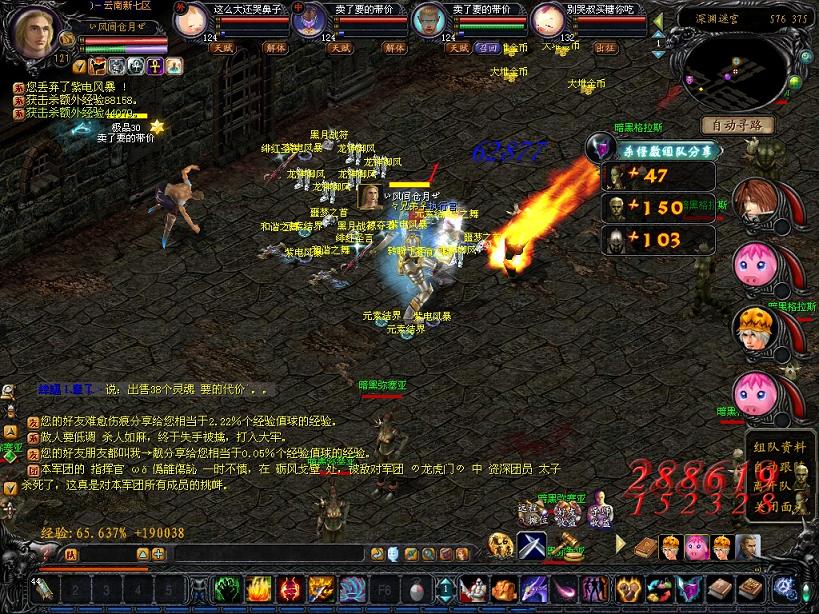The width and height of the screenshot is (819, 614).
Task: Toggle the 杀怪数团队分享 kill-share panel header
Action: pyautogui.click(x=667, y=150)
